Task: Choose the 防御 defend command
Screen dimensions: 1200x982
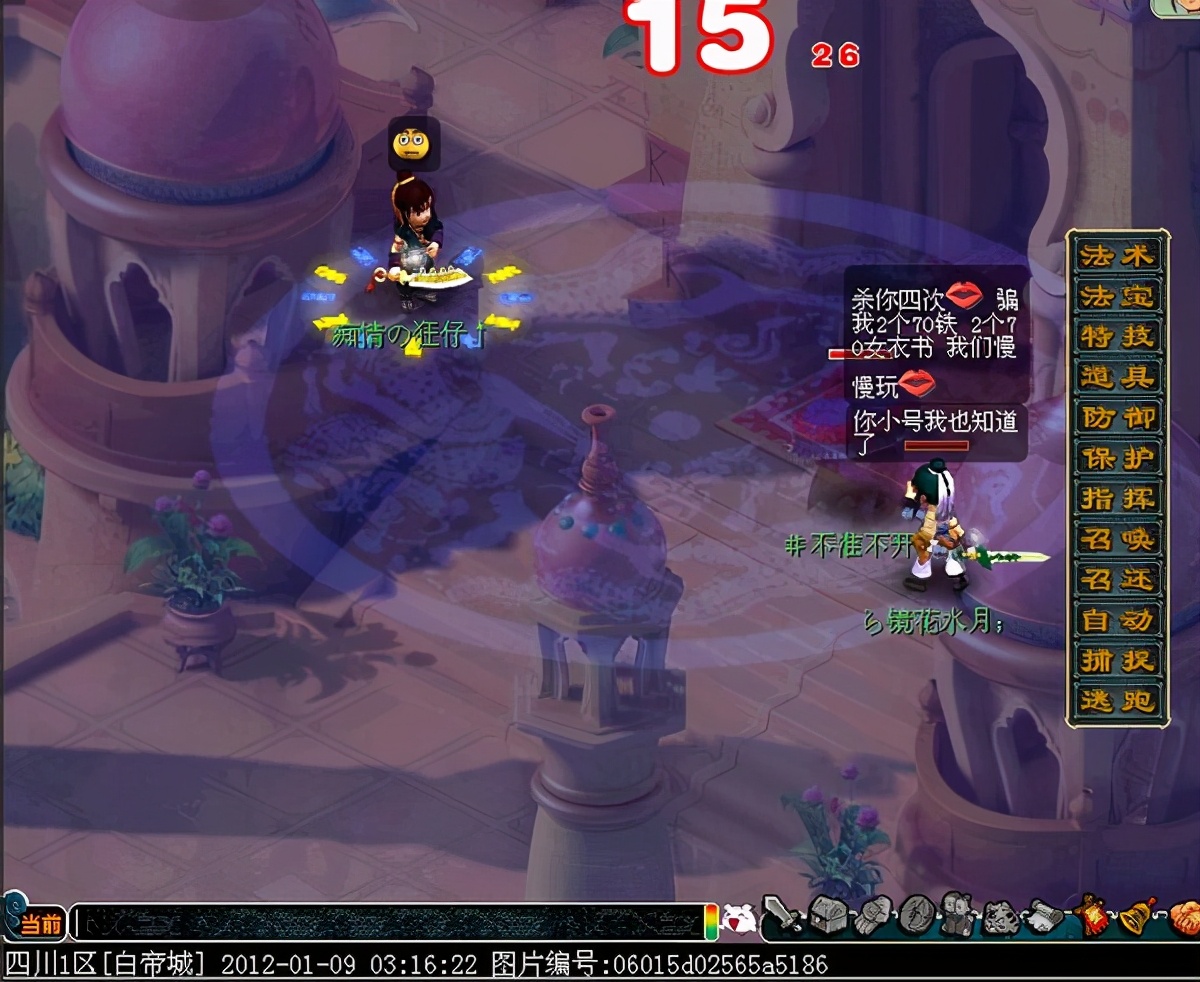Action: pos(1118,418)
